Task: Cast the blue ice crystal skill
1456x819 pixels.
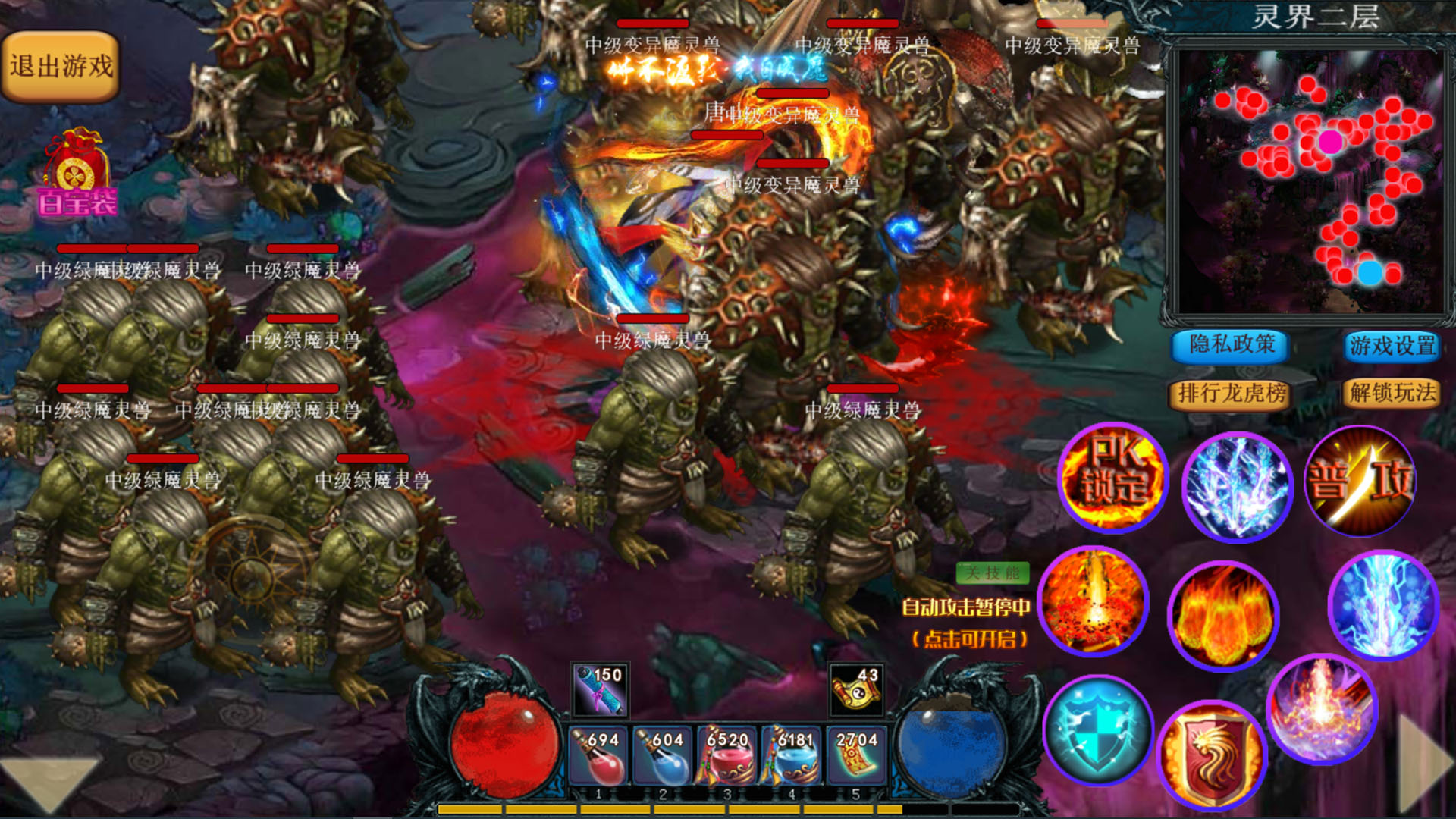Action: click(x=1238, y=488)
